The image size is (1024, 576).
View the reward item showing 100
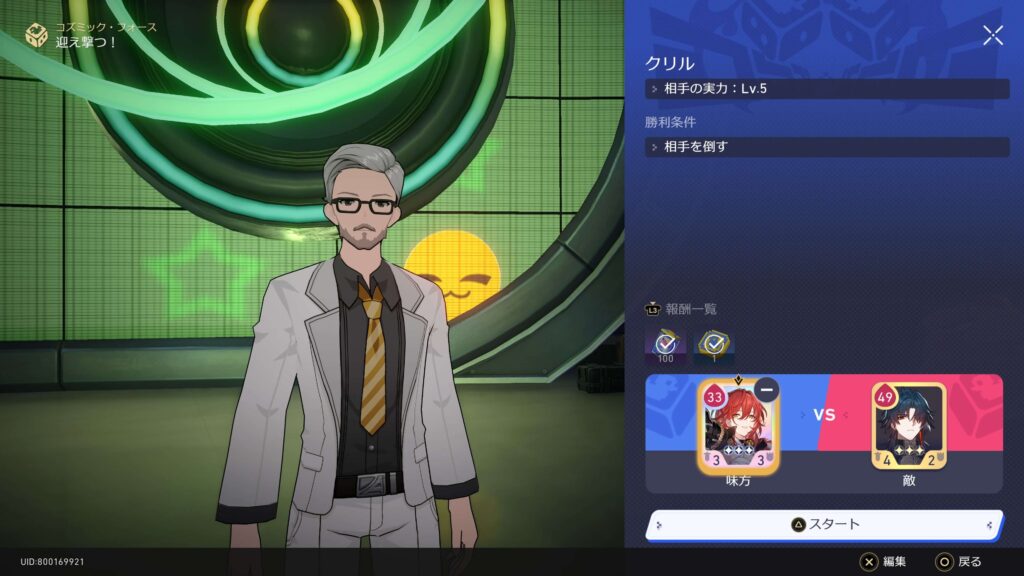(x=665, y=346)
